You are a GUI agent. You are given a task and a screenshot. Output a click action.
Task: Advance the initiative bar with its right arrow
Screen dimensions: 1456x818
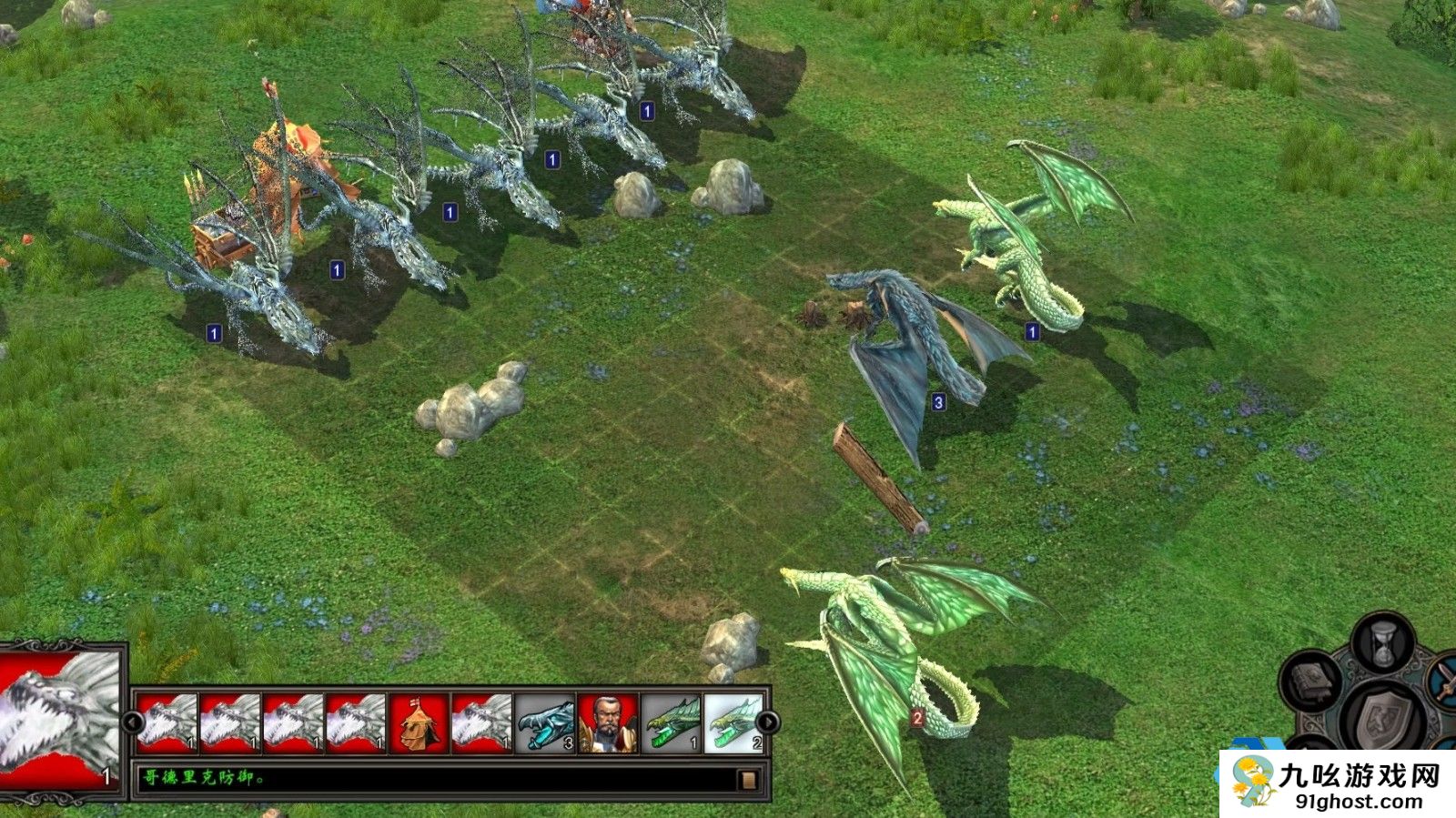768,722
